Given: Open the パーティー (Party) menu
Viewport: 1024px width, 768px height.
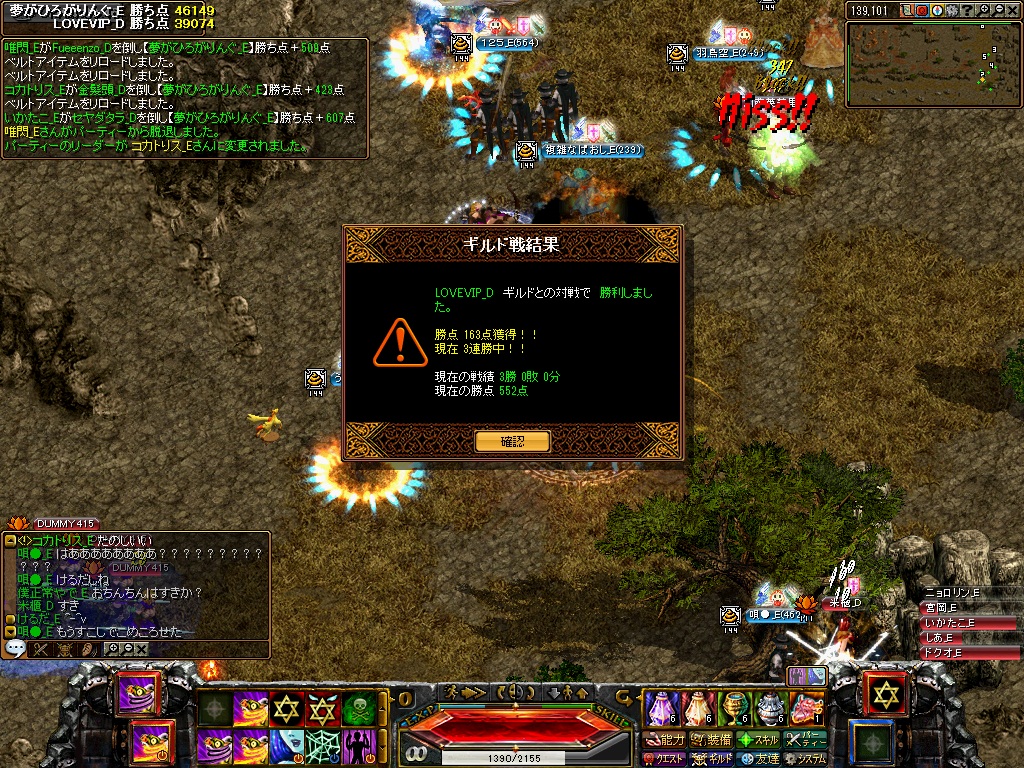Looking at the screenshot, I should click(805, 740).
